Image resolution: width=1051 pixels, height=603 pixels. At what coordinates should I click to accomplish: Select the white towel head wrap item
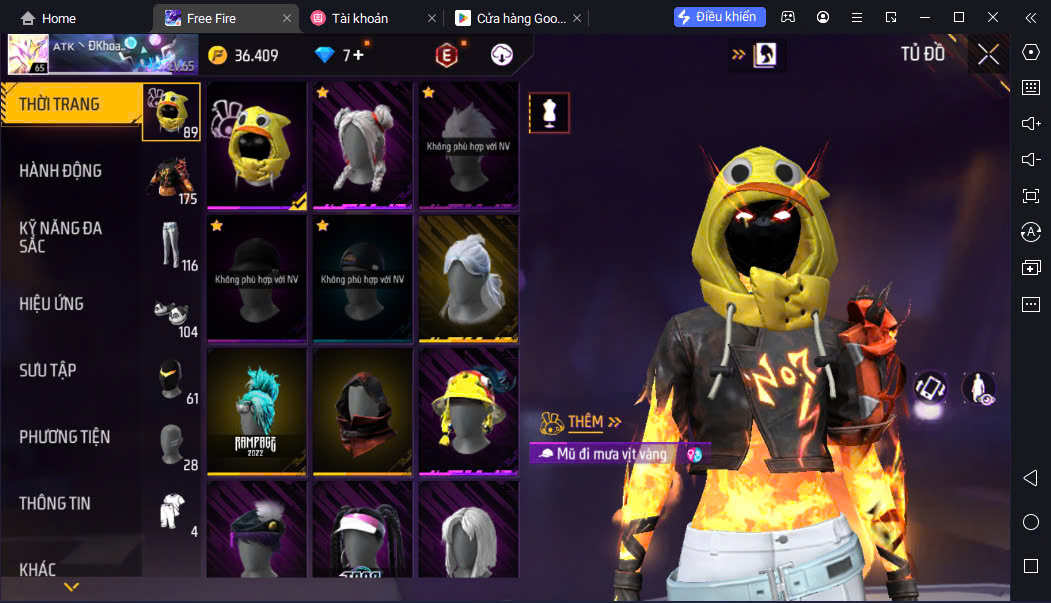468,277
